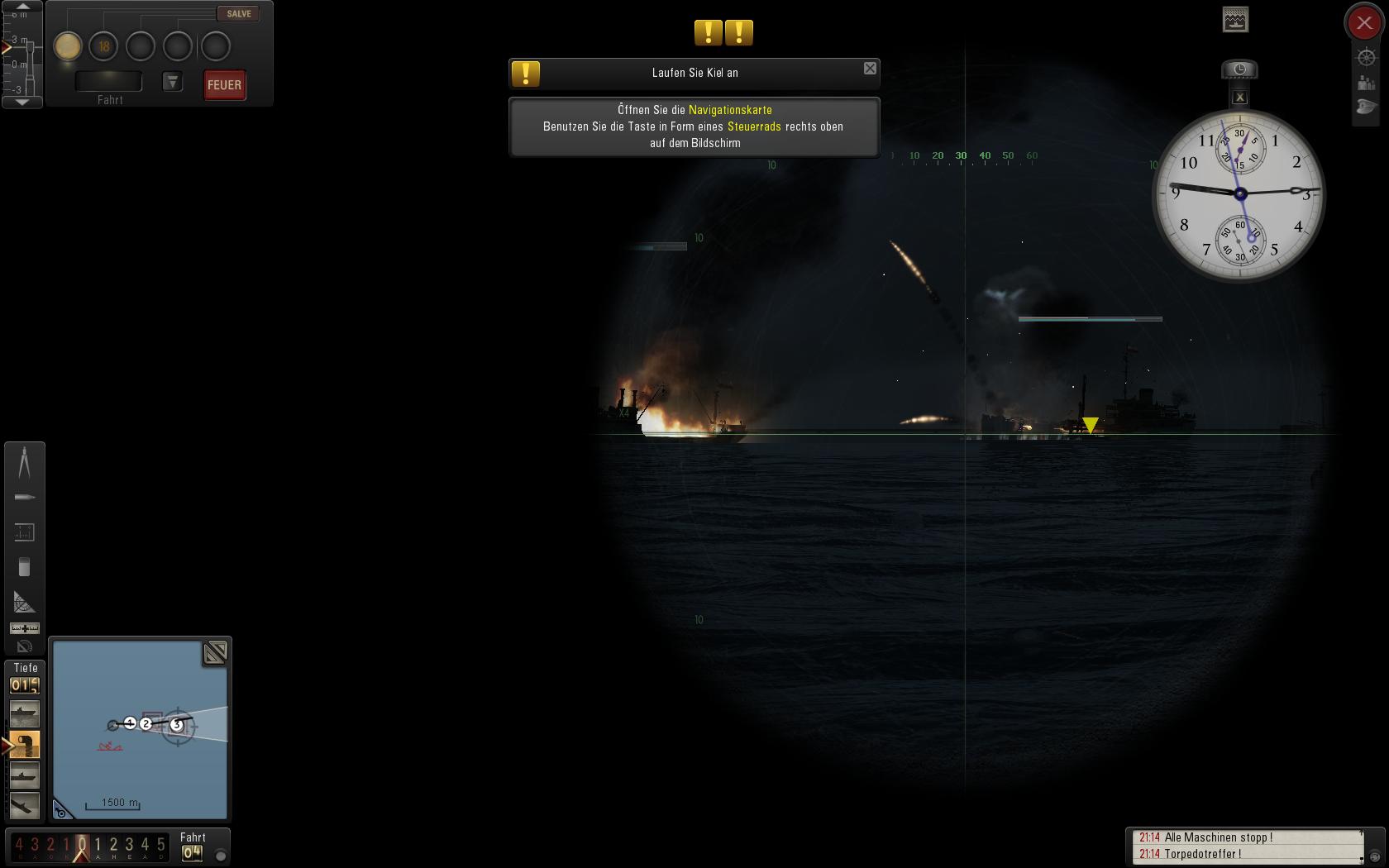Select the torpedo tube showing 18
This screenshot has height=868, width=1389.
(x=104, y=46)
